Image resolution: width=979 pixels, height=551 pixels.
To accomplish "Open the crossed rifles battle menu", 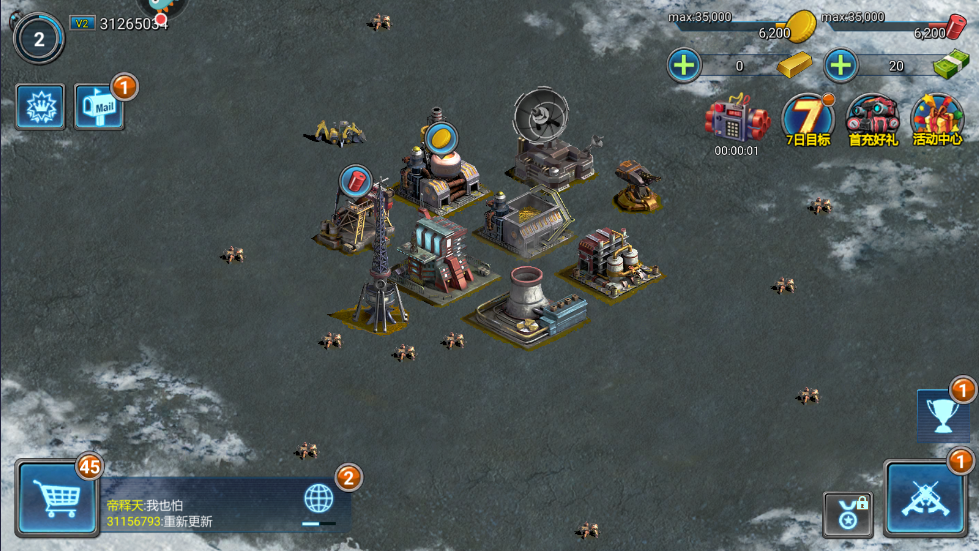I will pyautogui.click(x=924, y=499).
